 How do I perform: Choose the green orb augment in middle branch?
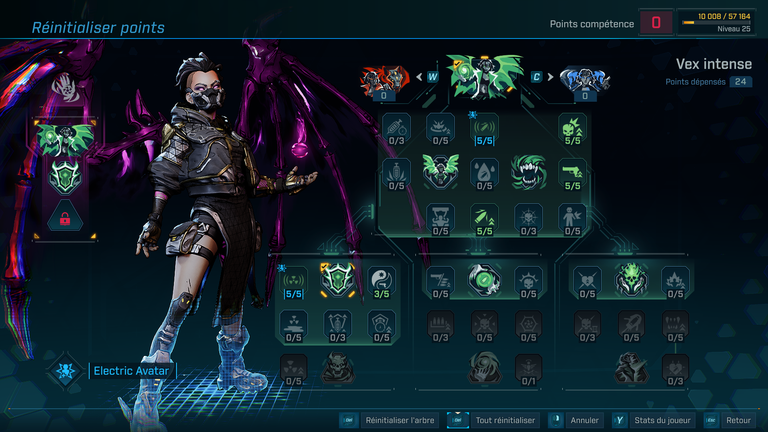point(484,278)
